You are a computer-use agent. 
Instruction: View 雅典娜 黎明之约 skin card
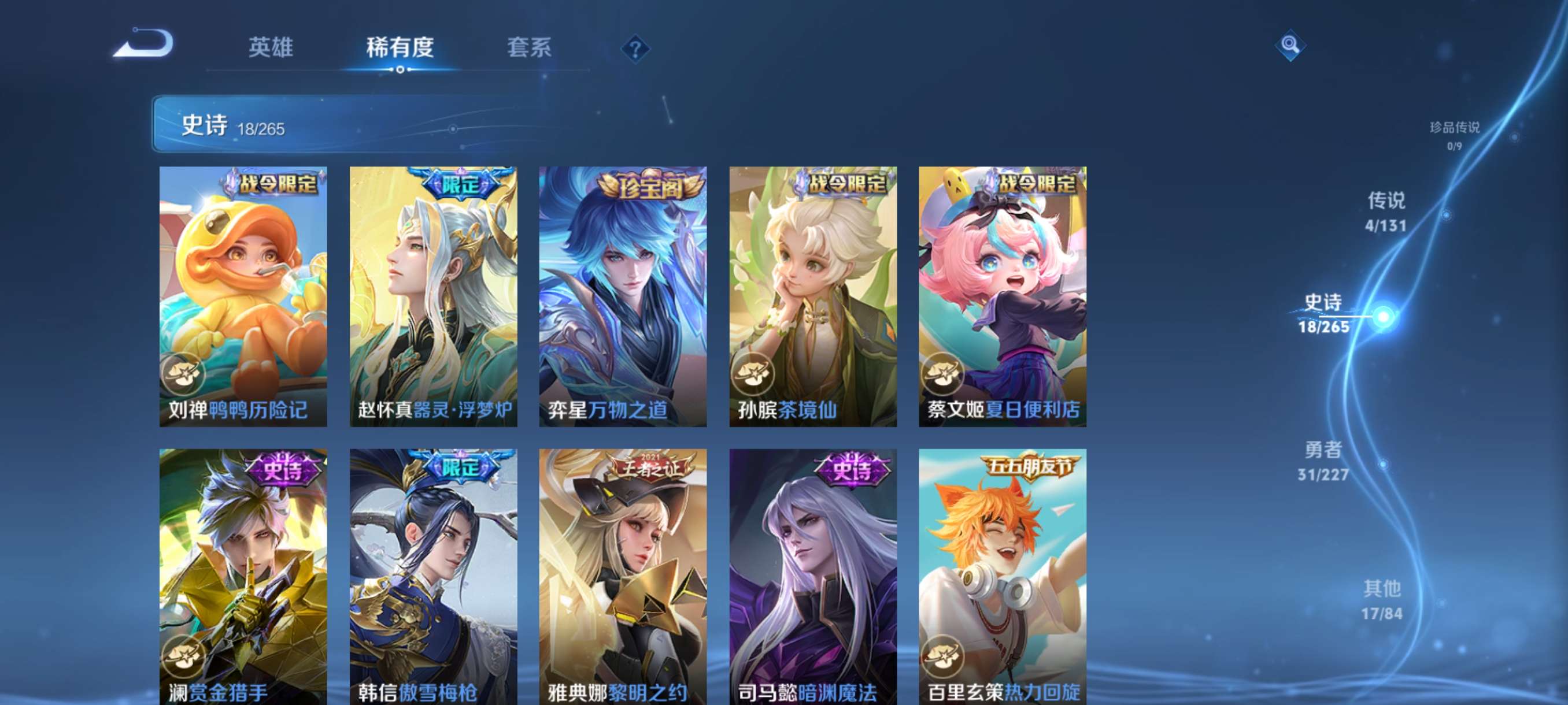(623, 576)
